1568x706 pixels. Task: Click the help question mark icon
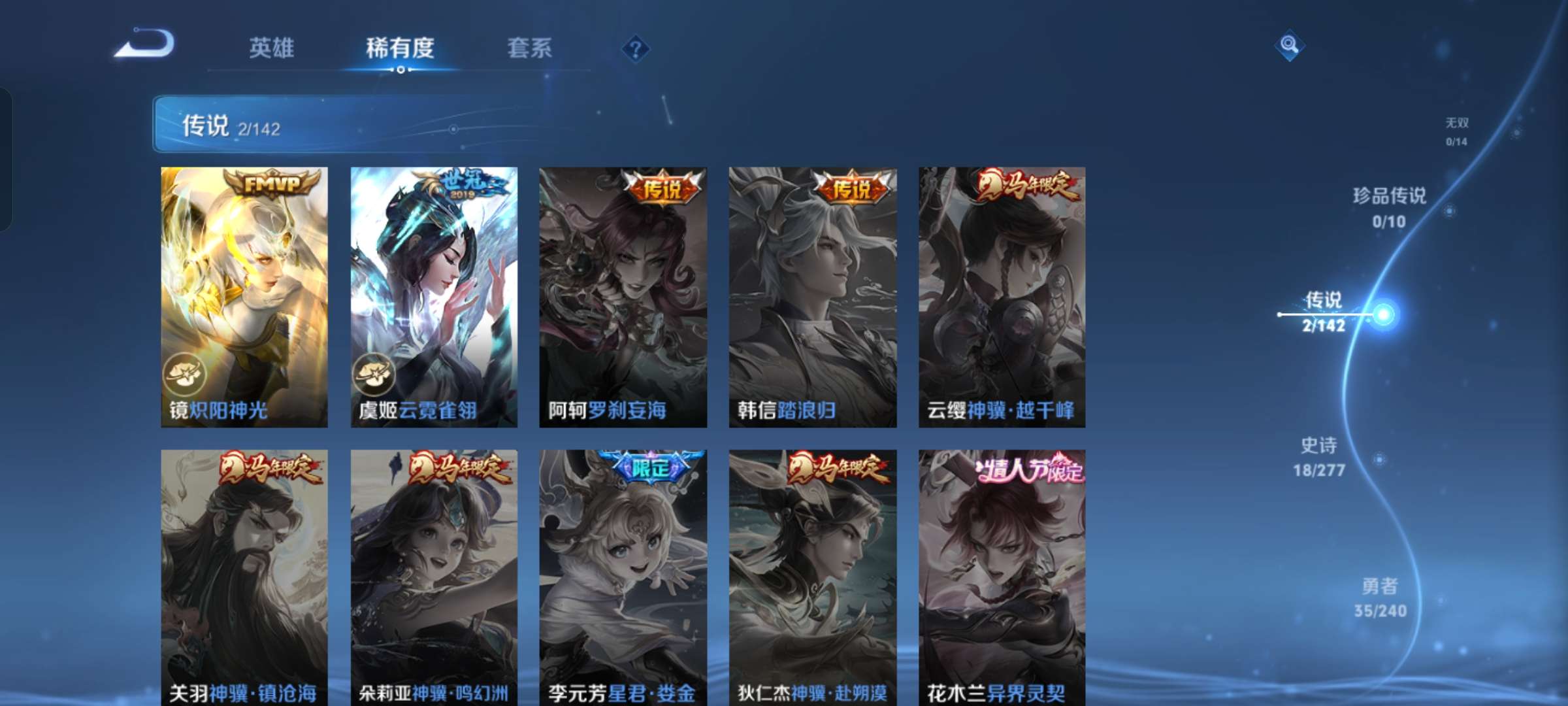(x=636, y=48)
